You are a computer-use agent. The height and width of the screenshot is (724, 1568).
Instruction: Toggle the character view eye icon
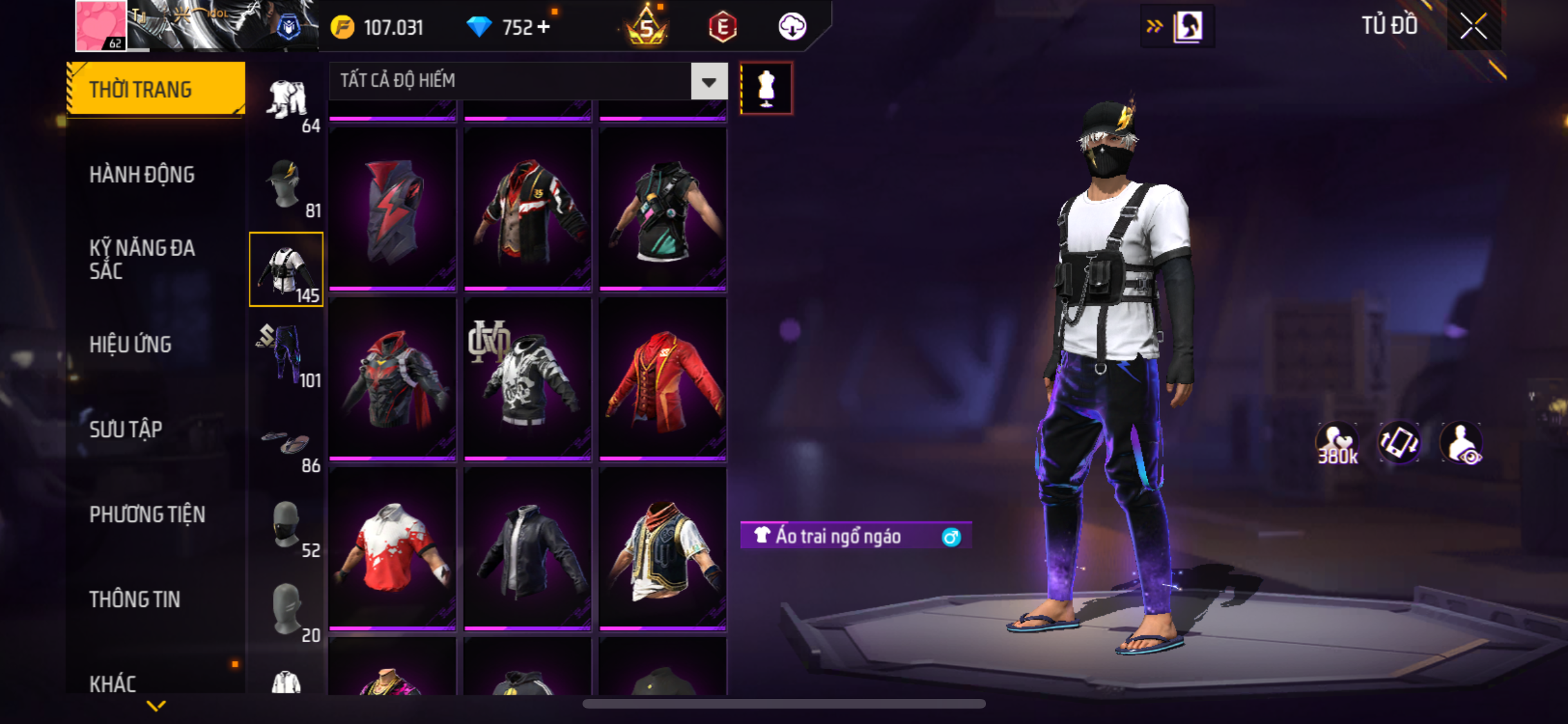pos(1461,444)
